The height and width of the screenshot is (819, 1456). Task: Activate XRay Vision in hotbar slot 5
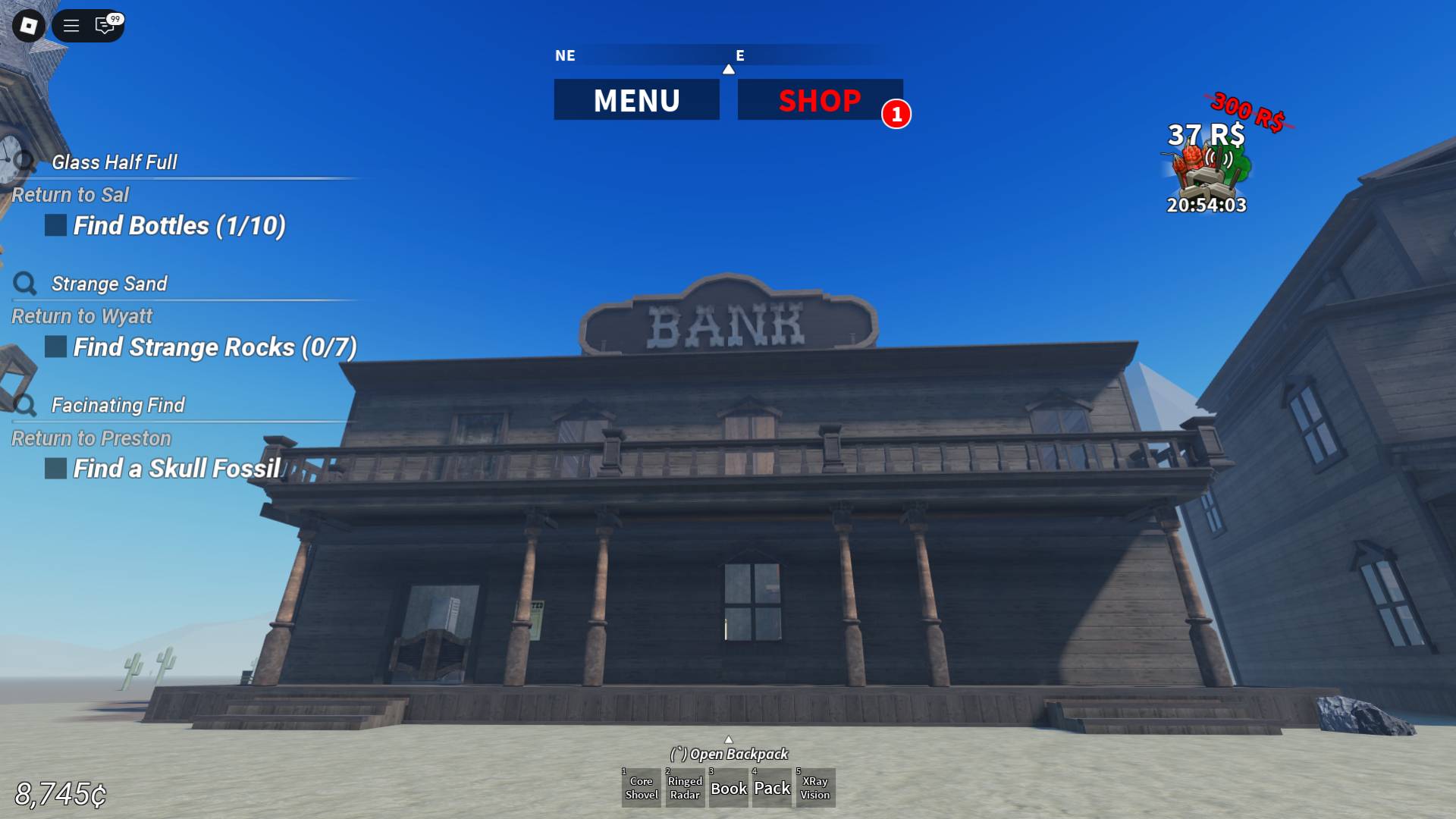[x=815, y=788]
